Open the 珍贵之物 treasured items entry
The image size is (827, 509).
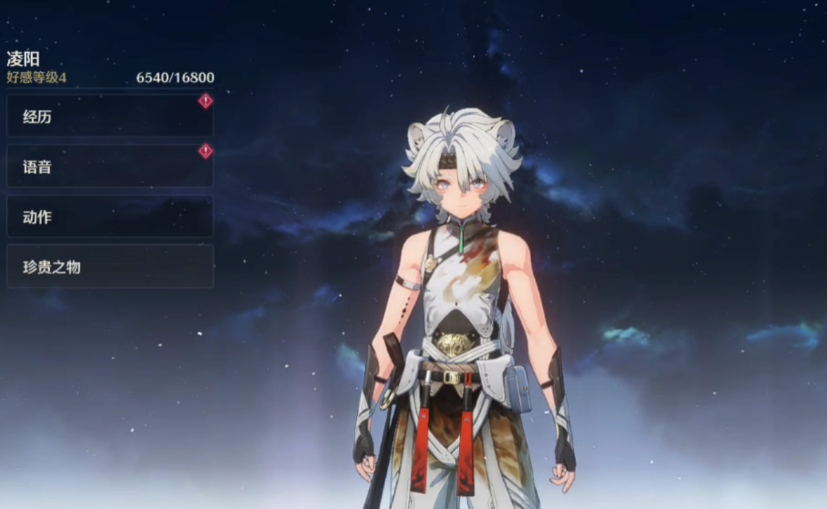click(x=109, y=267)
